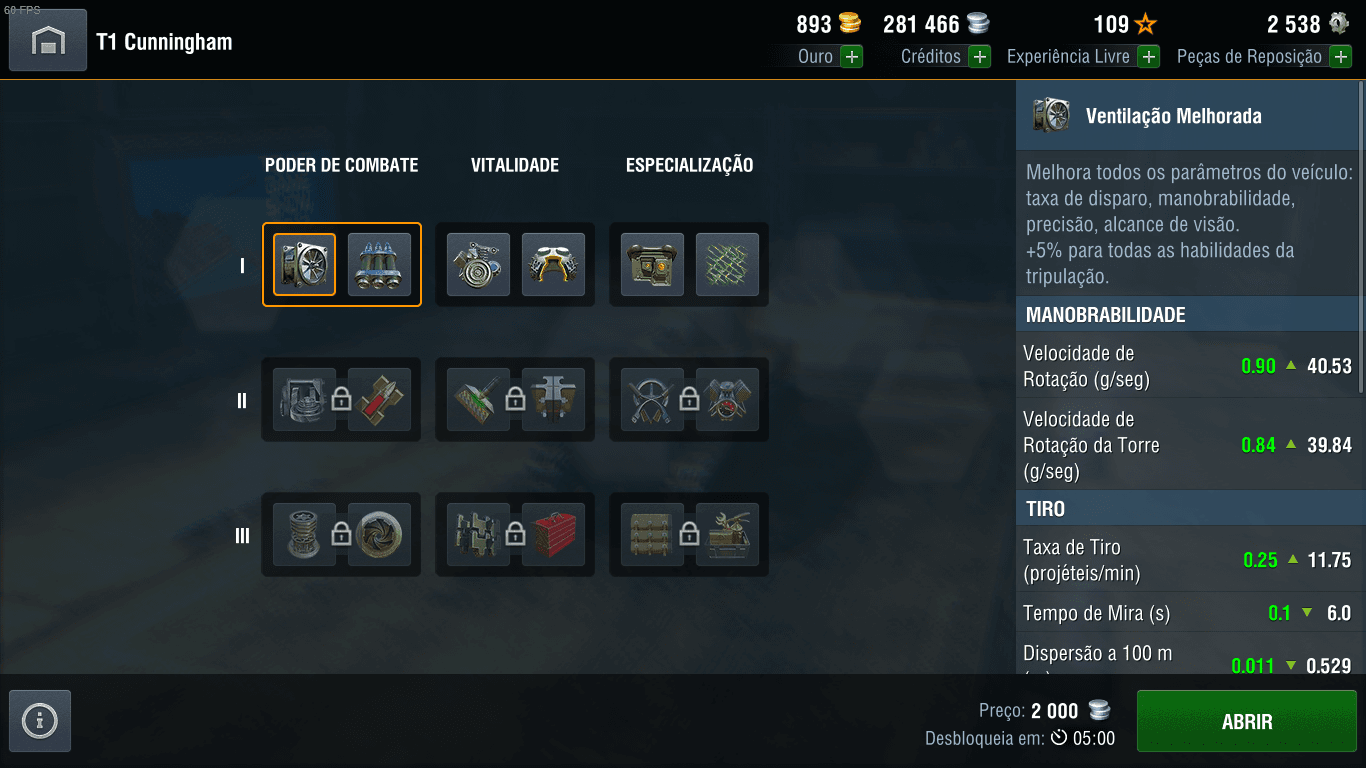Select the locked engine pressure gauge slot
1366x768 pixels.
pyautogui.click(x=727, y=400)
